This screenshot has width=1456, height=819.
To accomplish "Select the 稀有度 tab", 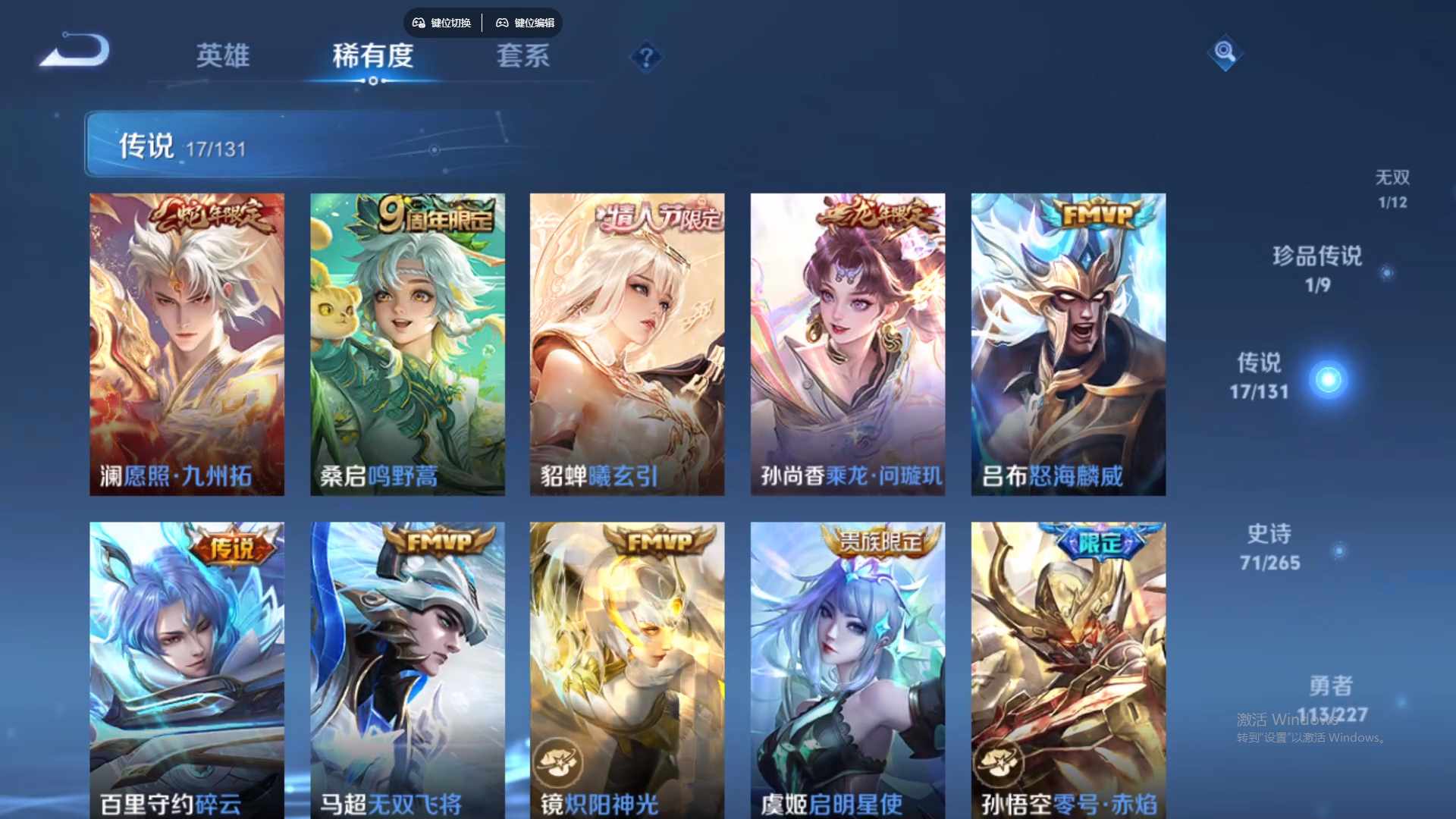I will tap(372, 55).
